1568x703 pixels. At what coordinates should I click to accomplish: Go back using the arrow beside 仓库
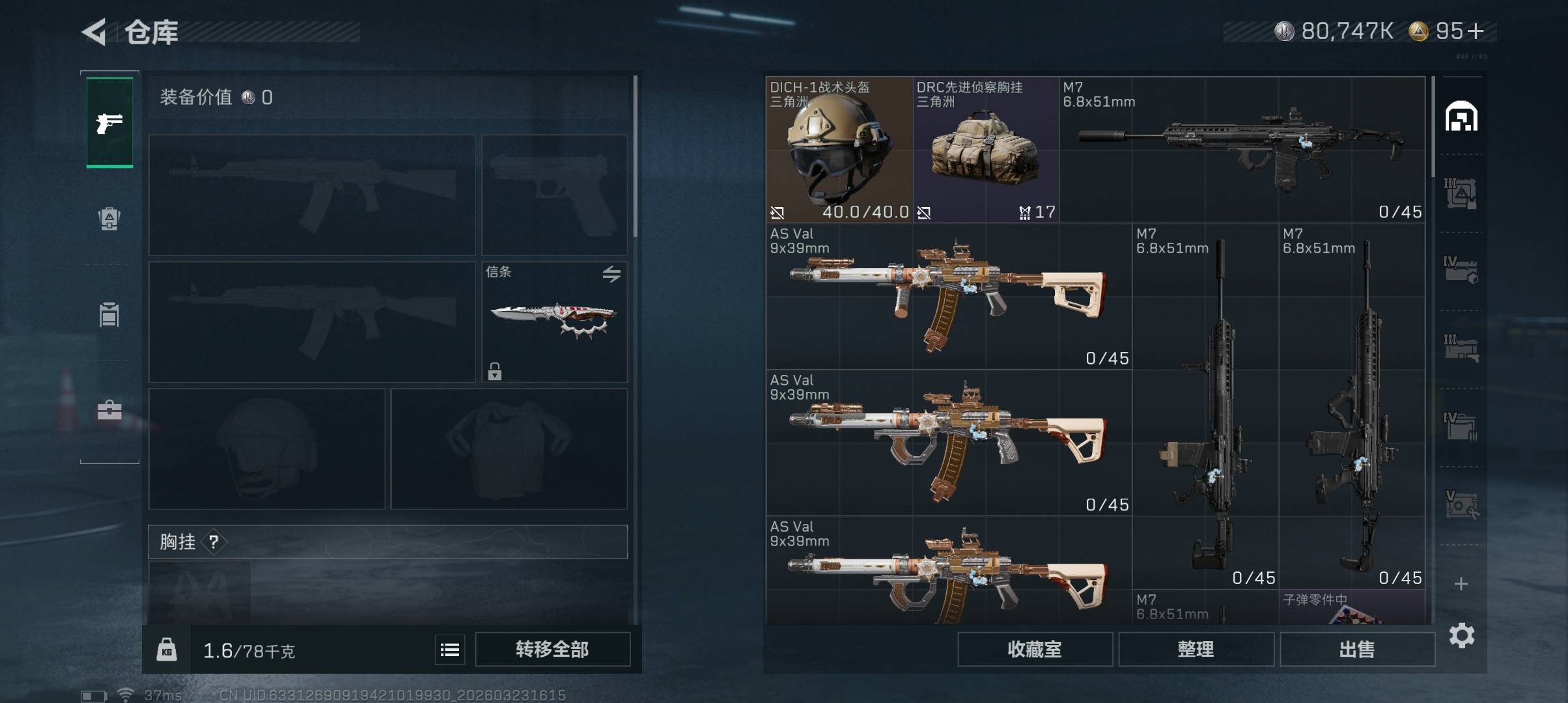coord(94,32)
